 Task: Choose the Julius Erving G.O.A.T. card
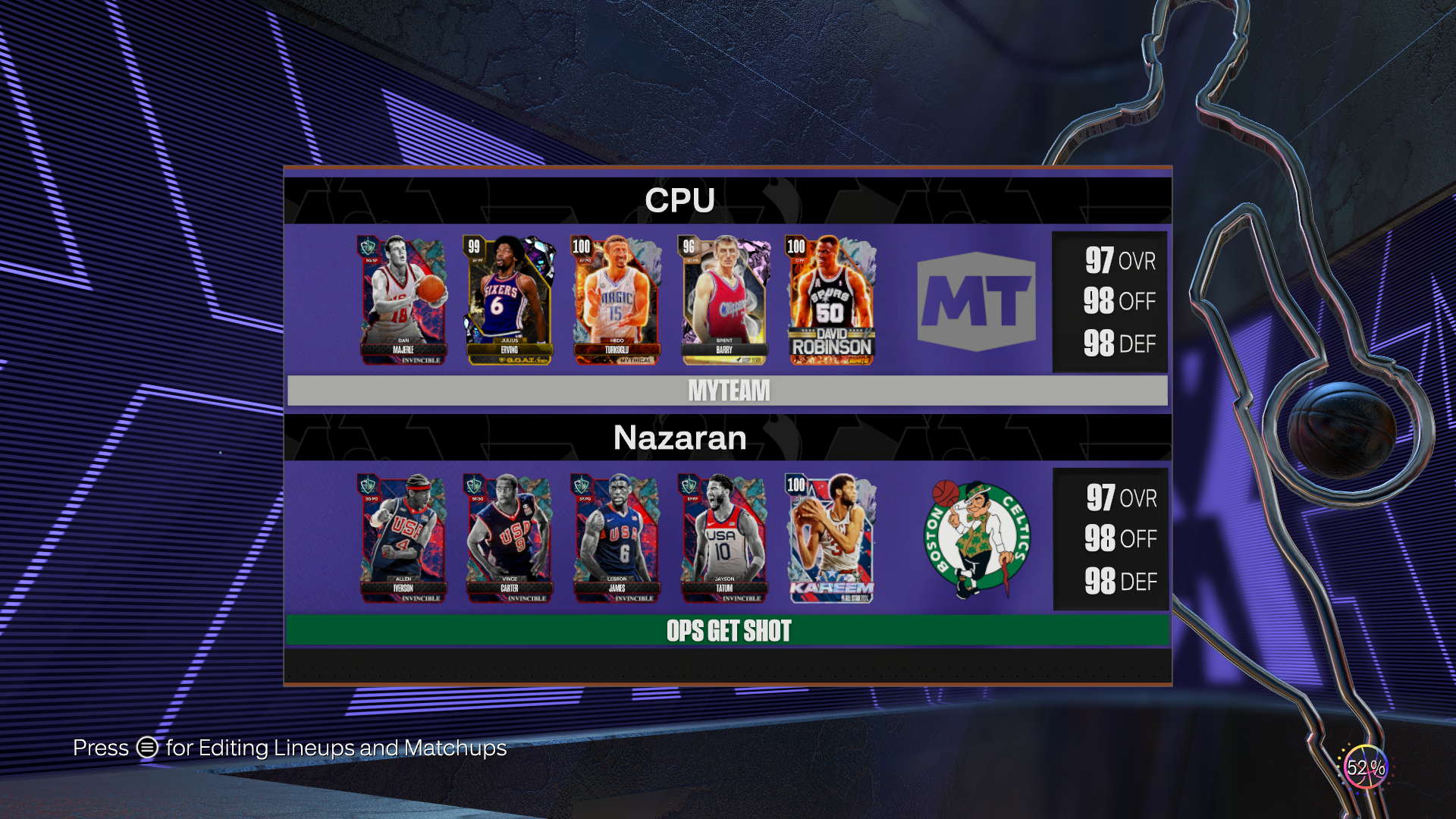(x=510, y=300)
